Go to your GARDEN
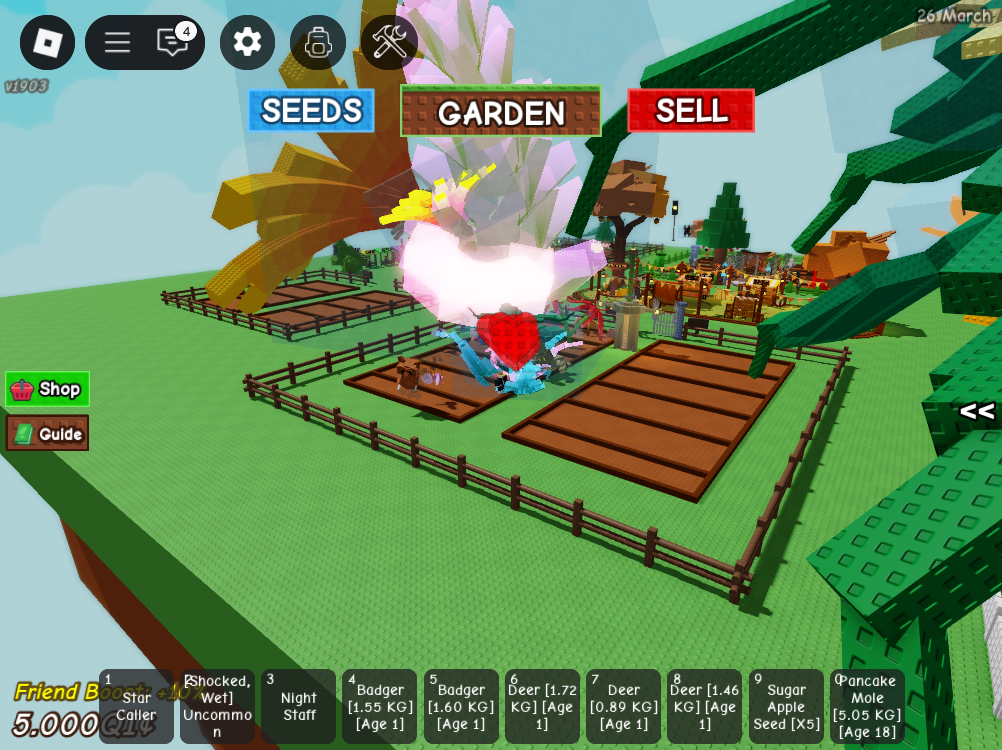 click(500, 111)
